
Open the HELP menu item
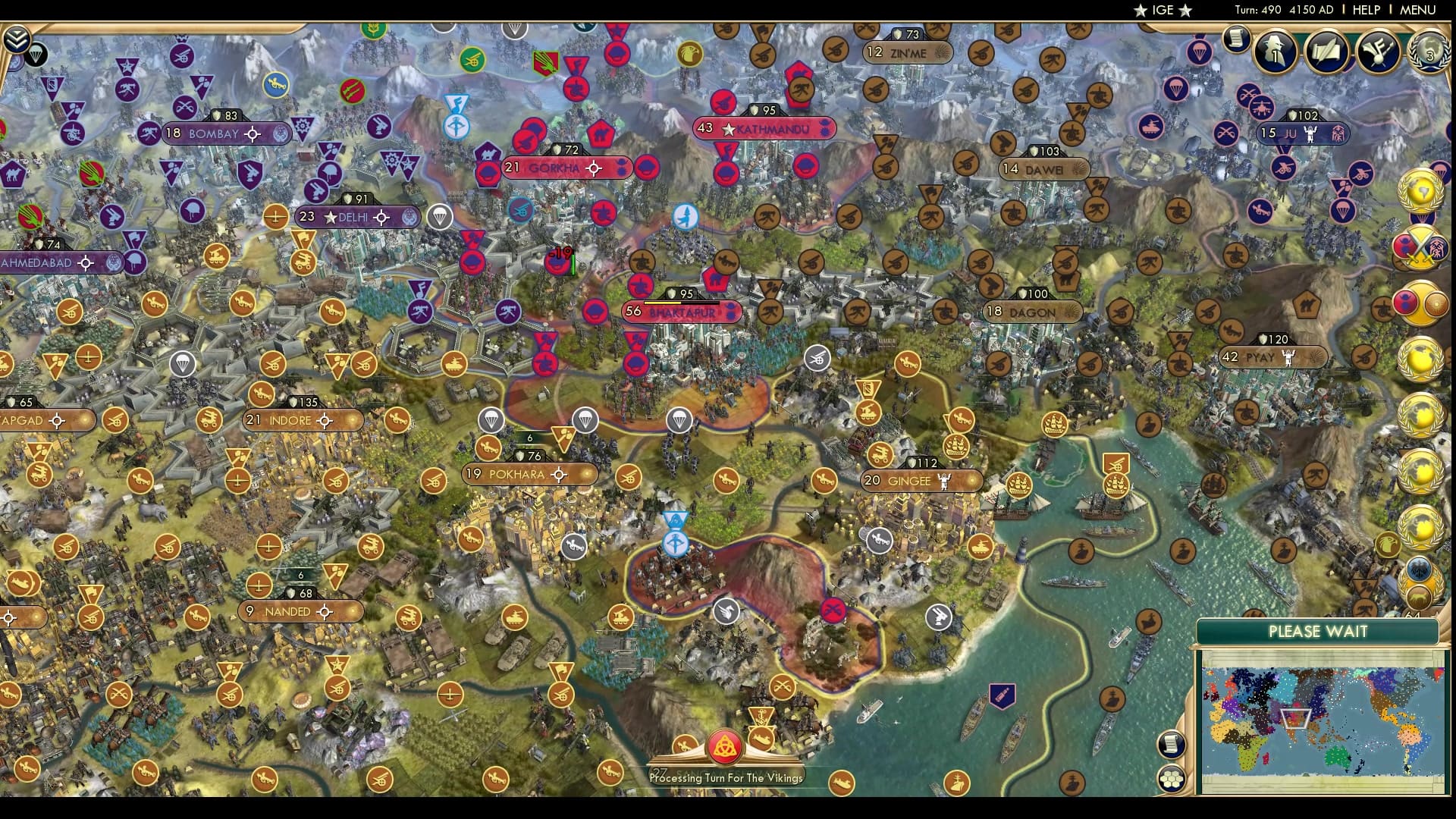[x=1369, y=10]
